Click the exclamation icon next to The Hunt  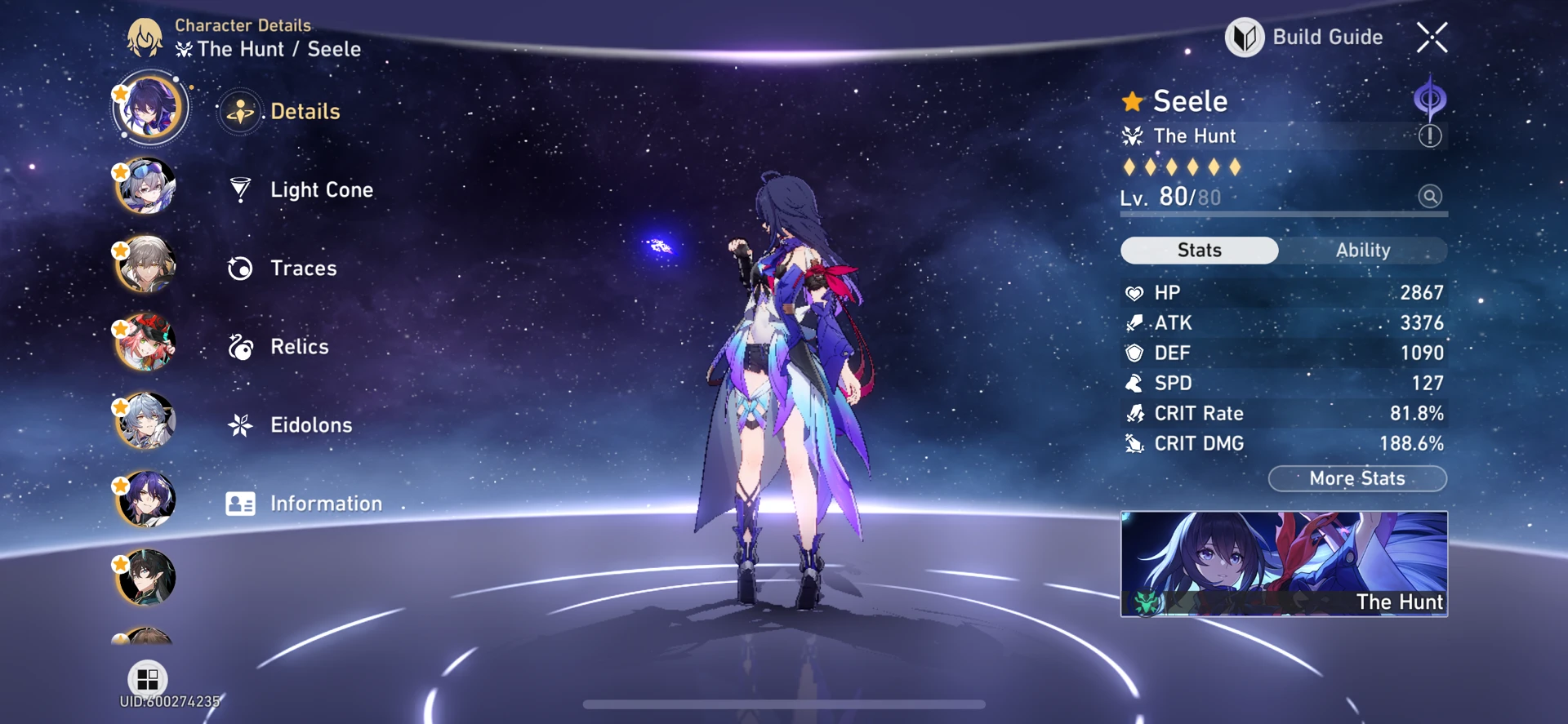click(x=1430, y=136)
